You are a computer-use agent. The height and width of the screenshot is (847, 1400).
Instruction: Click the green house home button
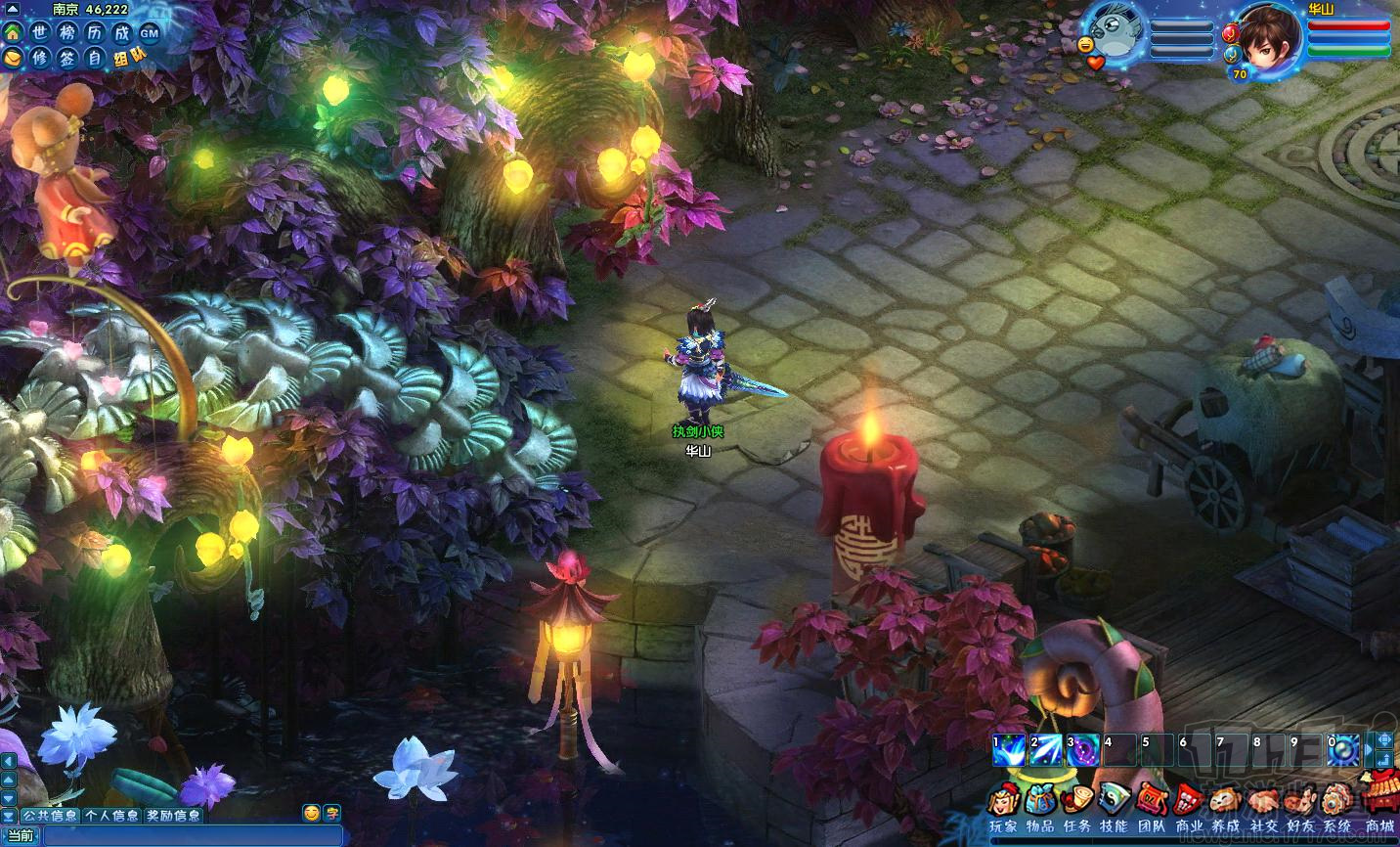click(13, 32)
